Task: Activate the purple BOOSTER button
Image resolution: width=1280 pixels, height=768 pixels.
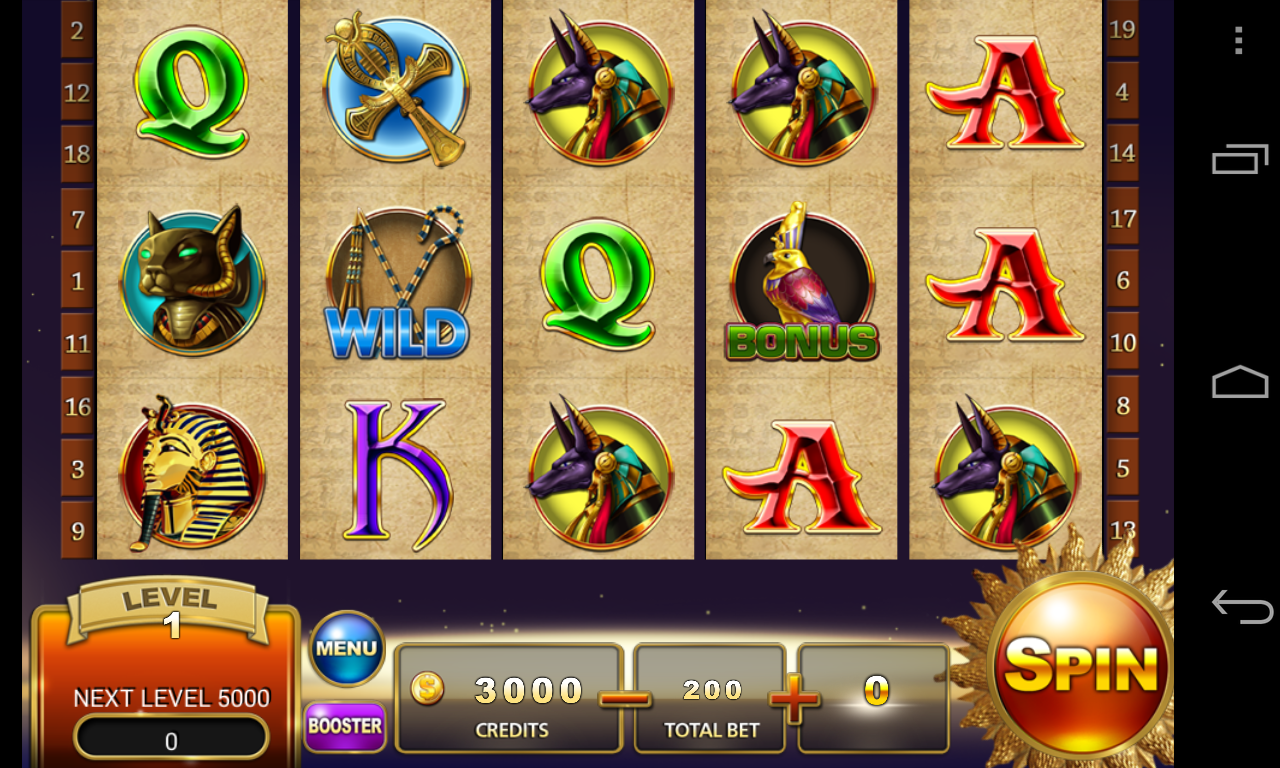Action: coord(344,726)
